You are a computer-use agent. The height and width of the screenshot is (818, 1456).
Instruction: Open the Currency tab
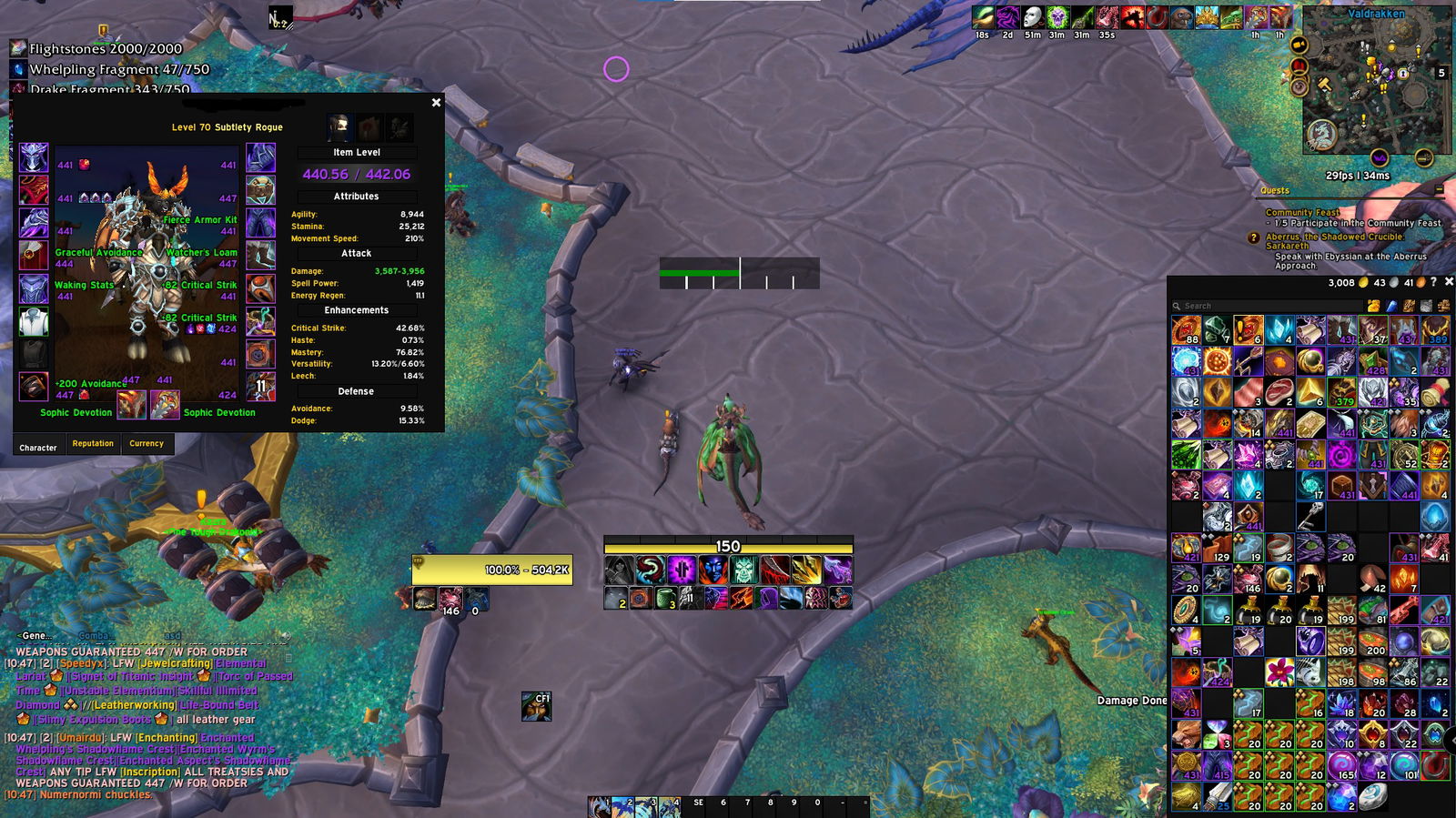tap(147, 444)
